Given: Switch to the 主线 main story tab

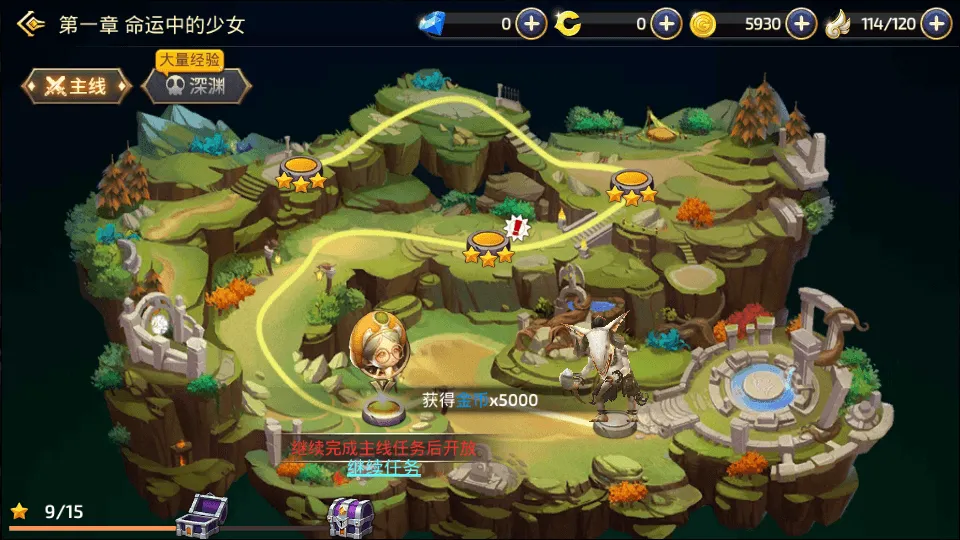Looking at the screenshot, I should click(77, 86).
